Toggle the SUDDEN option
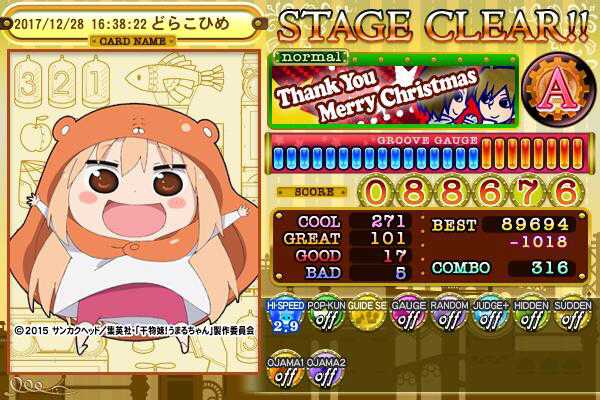Image resolution: width=600 pixels, height=400 pixels. [x=572, y=318]
